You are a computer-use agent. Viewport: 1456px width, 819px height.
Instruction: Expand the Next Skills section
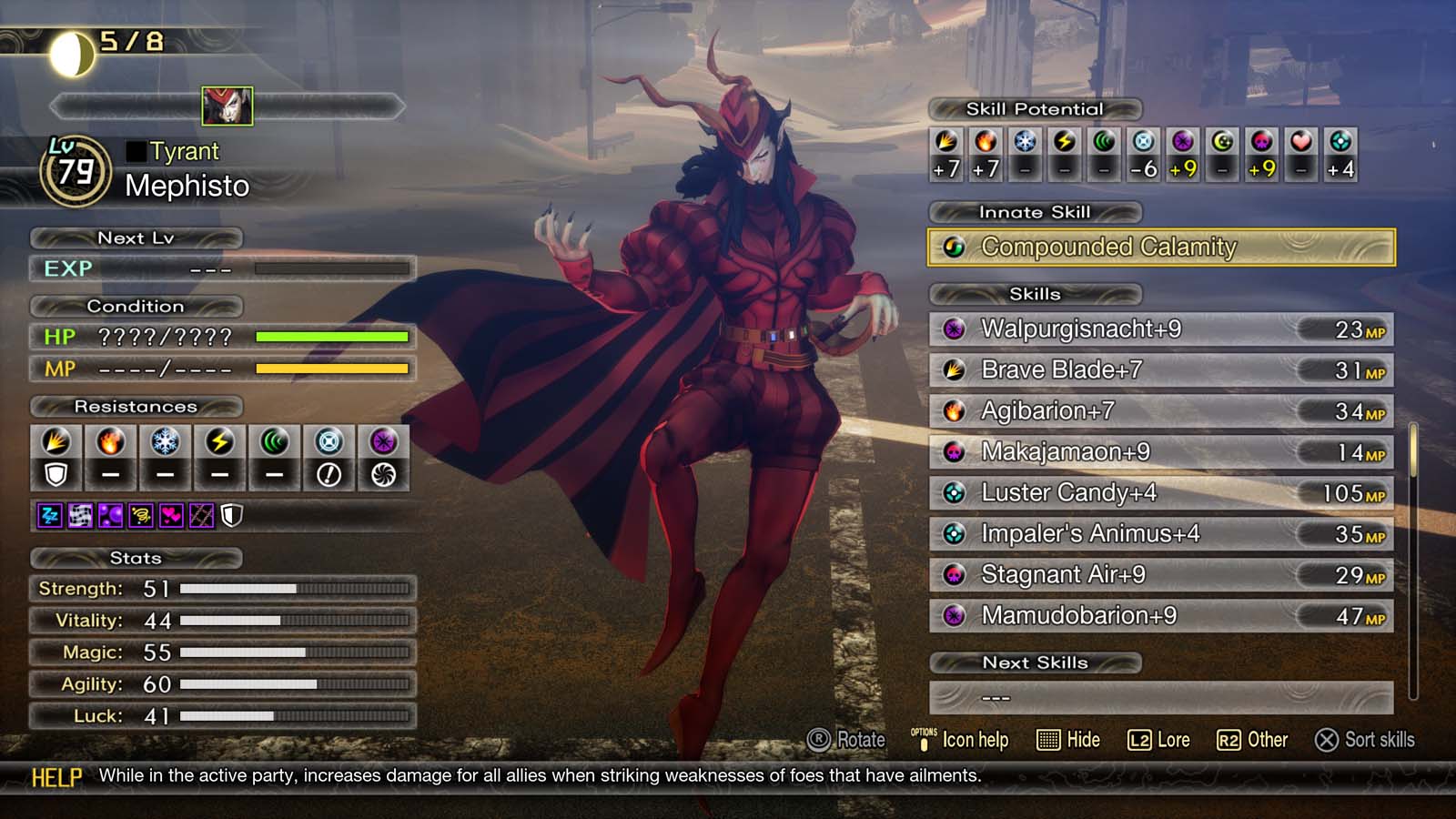[x=1036, y=662]
